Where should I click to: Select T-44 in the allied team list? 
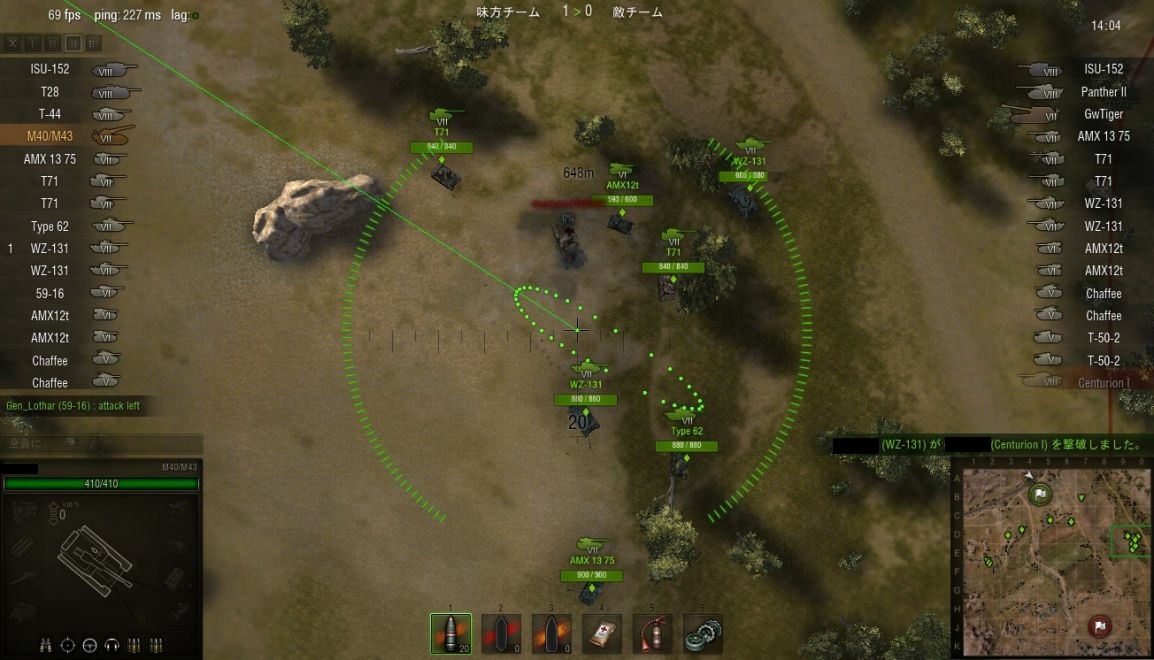[49, 114]
